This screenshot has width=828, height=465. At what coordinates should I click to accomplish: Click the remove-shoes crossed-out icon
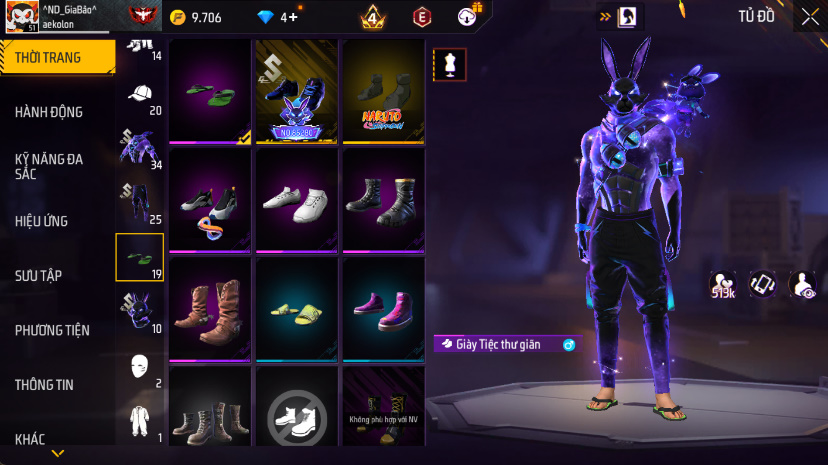297,413
